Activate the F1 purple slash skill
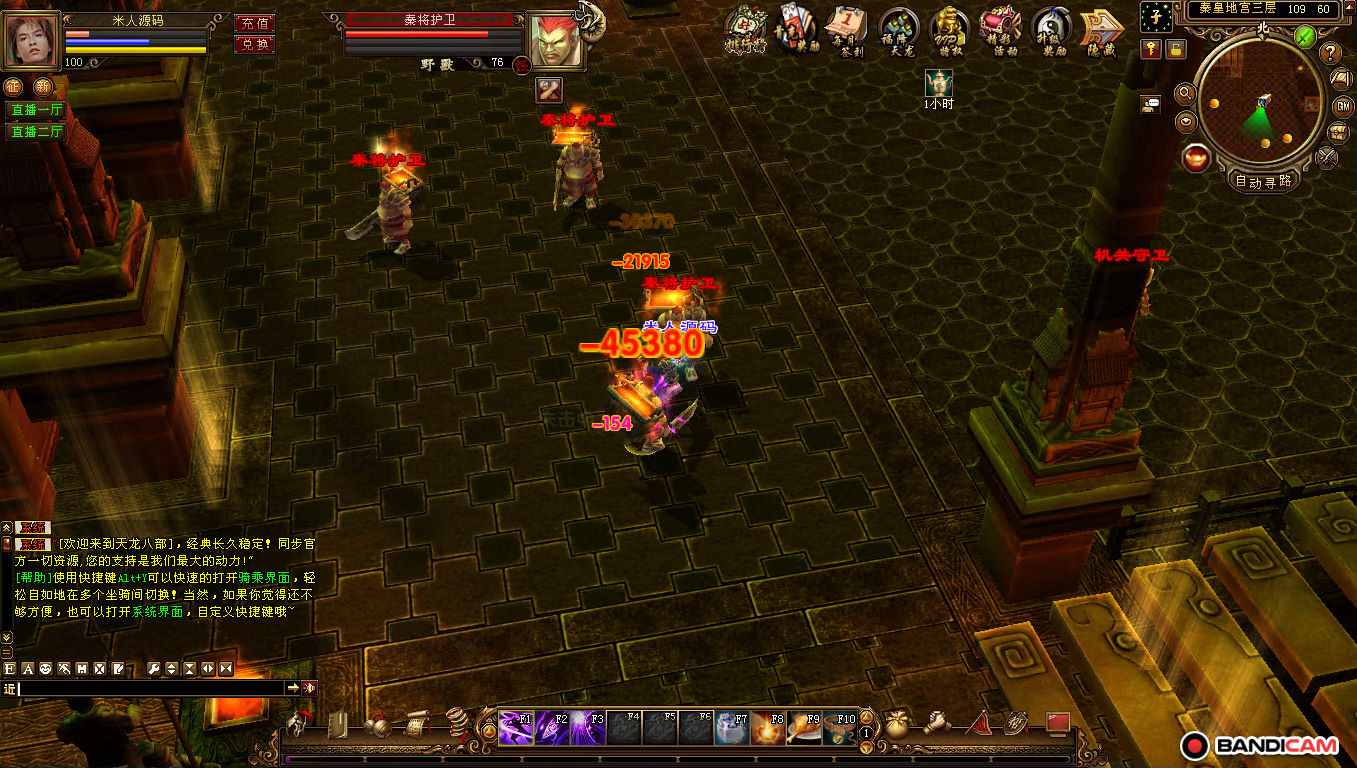1357x768 pixels. pos(516,727)
